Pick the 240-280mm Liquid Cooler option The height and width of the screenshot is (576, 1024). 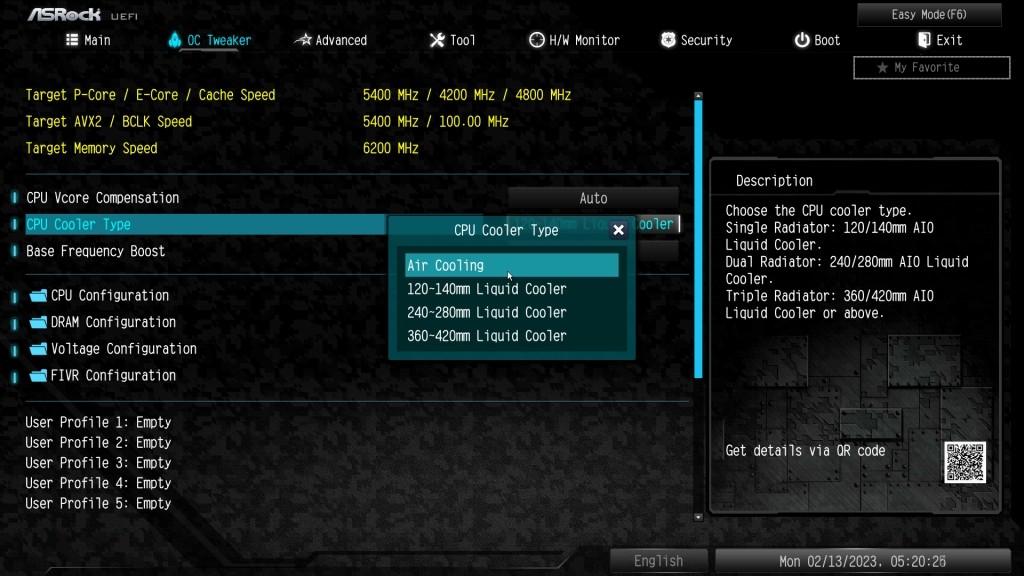pyautogui.click(x=487, y=312)
